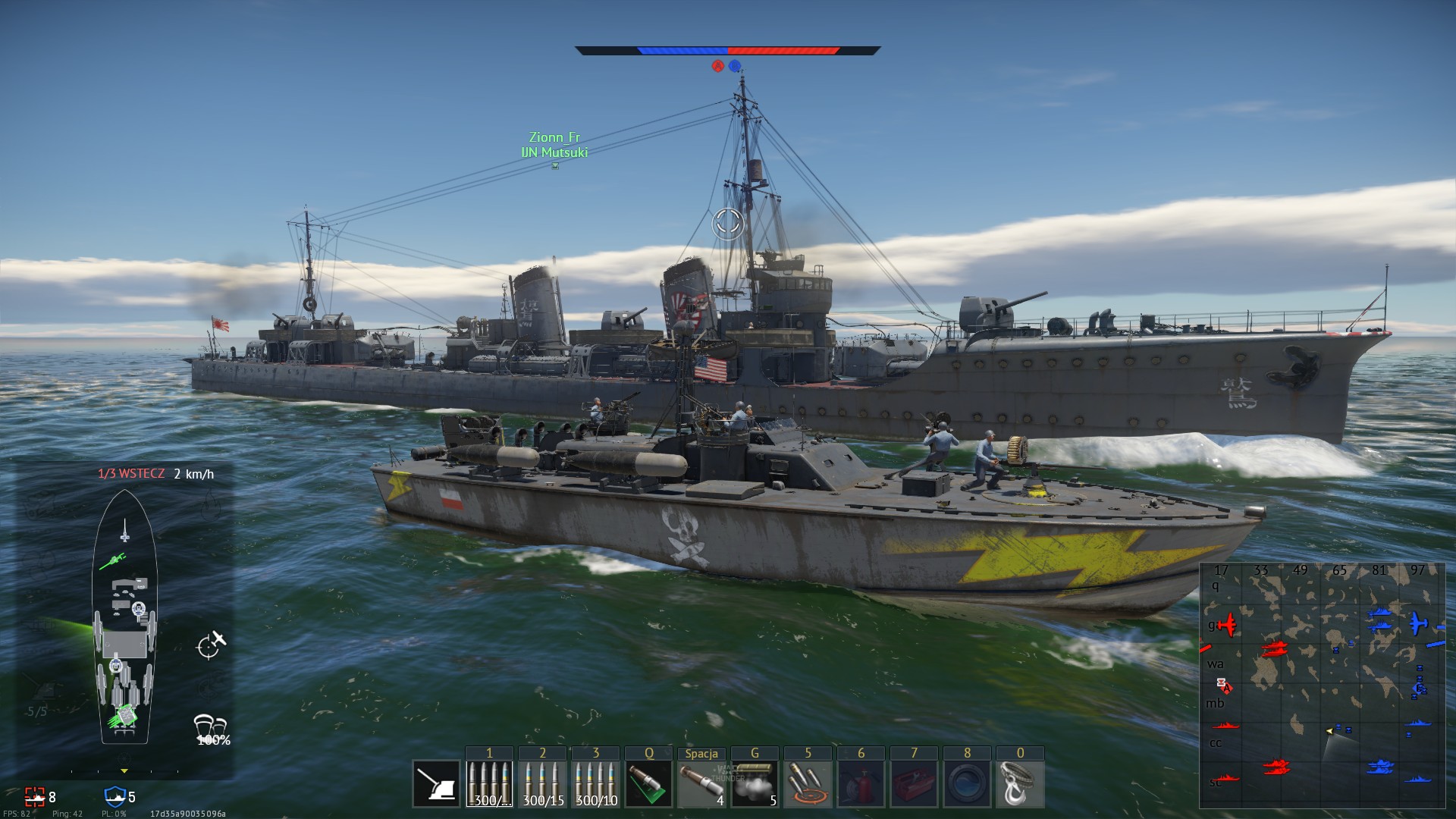The width and height of the screenshot is (1456, 819).
Task: Choose ammo belt in slot 1
Action: [489, 784]
